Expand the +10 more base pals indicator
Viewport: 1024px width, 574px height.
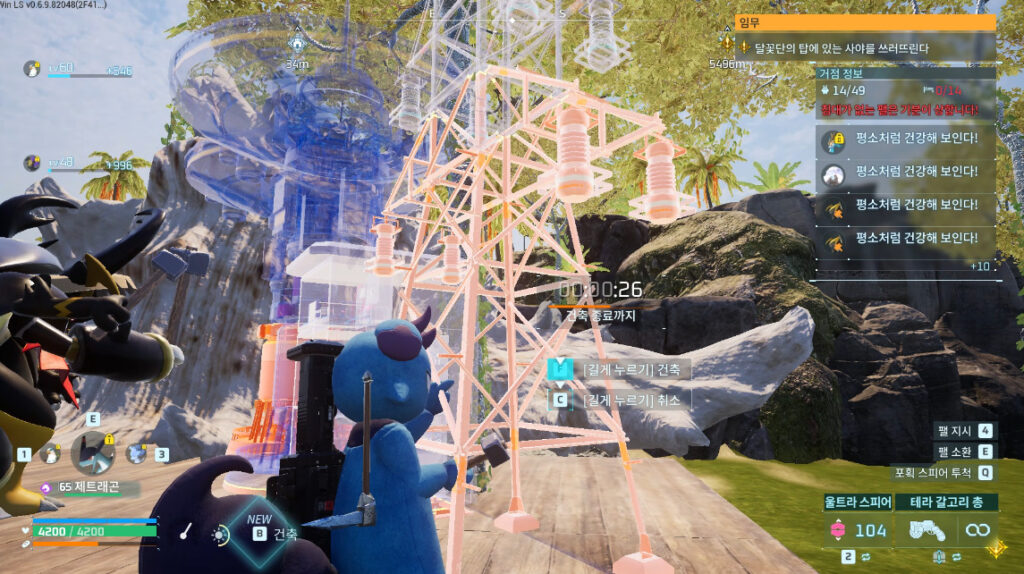980,265
